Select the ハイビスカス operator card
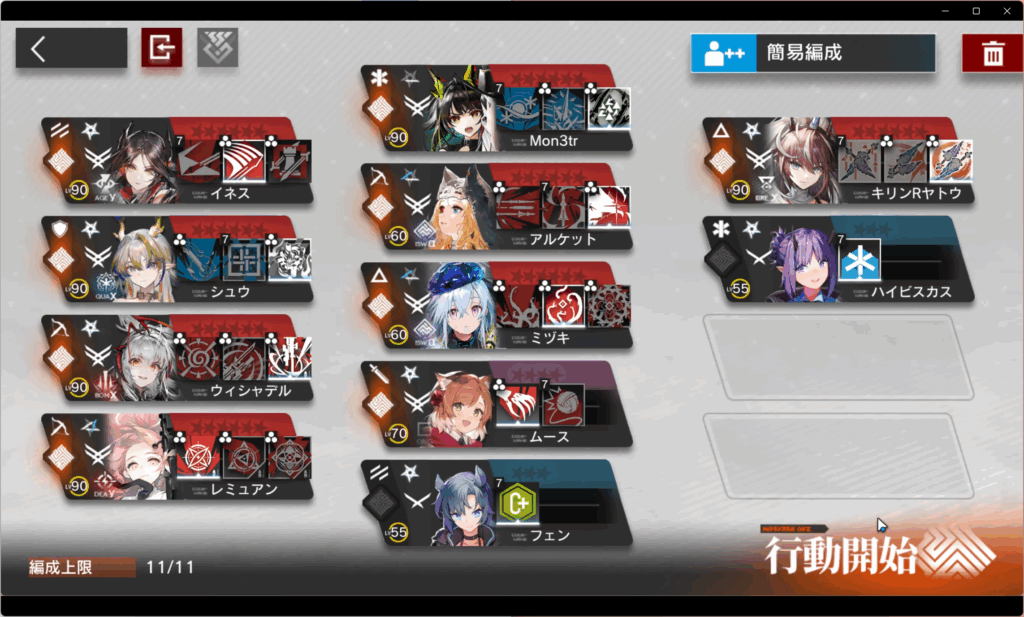 (x=837, y=259)
